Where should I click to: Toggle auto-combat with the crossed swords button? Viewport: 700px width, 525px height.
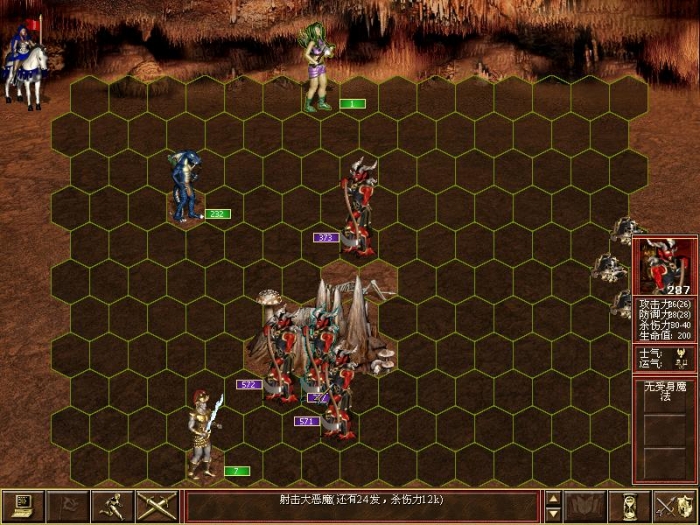[155, 505]
